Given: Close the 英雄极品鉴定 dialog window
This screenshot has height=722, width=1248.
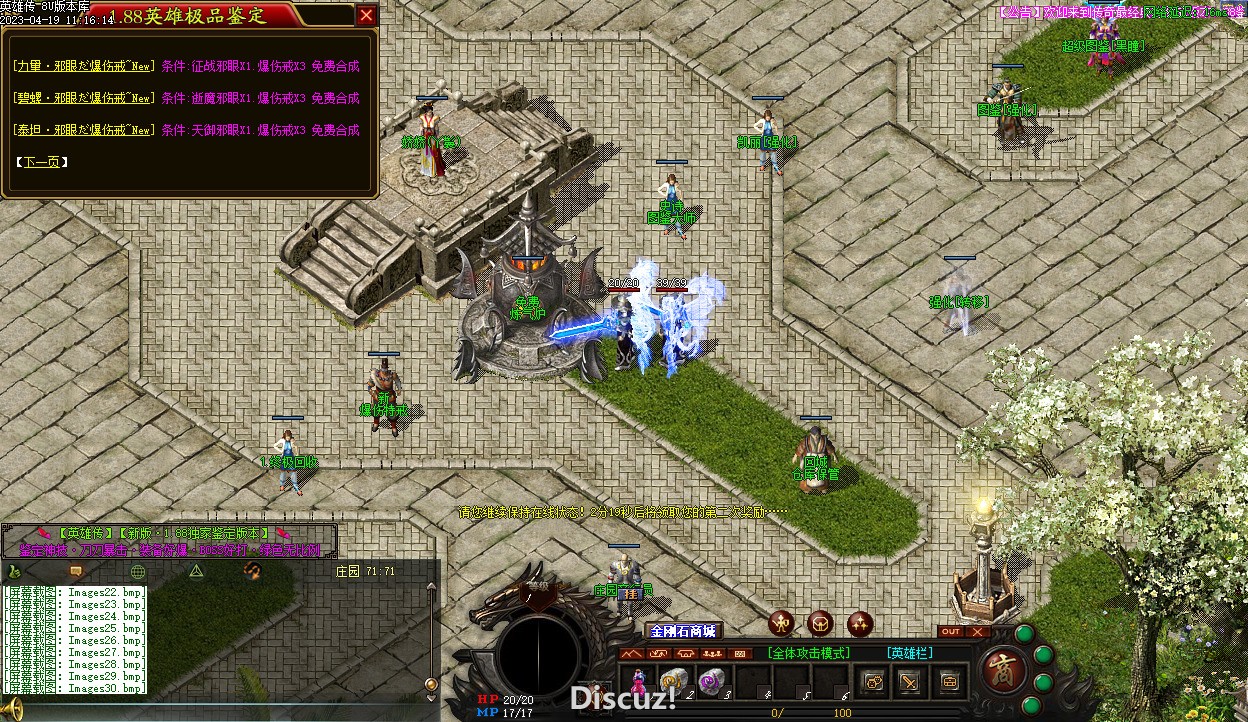Looking at the screenshot, I should pyautogui.click(x=366, y=15).
